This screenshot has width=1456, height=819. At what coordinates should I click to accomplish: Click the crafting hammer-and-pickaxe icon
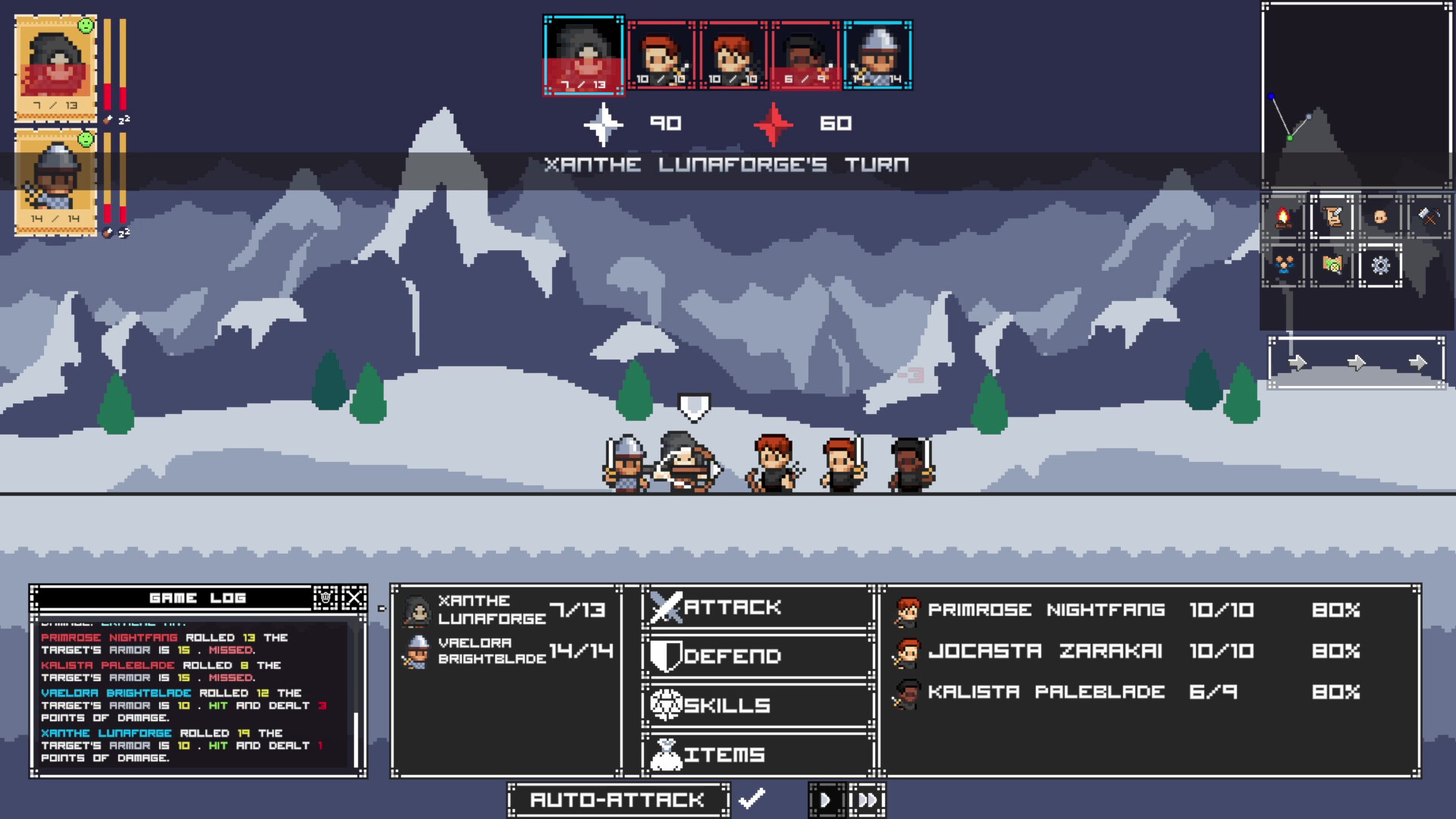coord(1429,217)
